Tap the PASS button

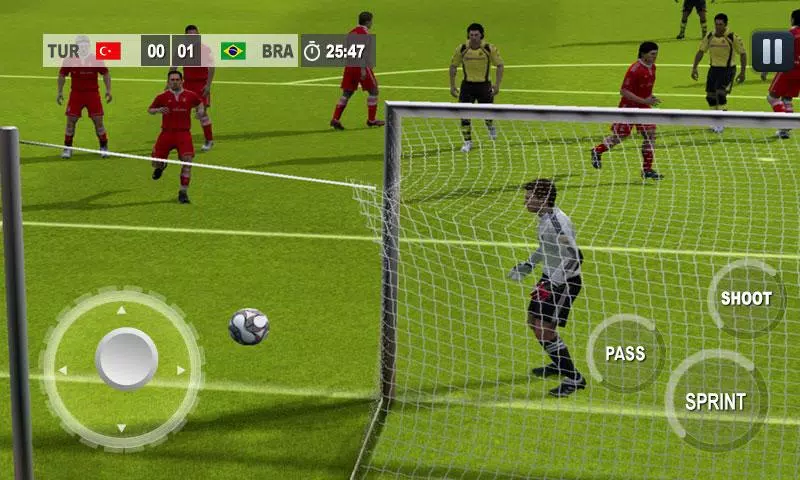(x=625, y=353)
